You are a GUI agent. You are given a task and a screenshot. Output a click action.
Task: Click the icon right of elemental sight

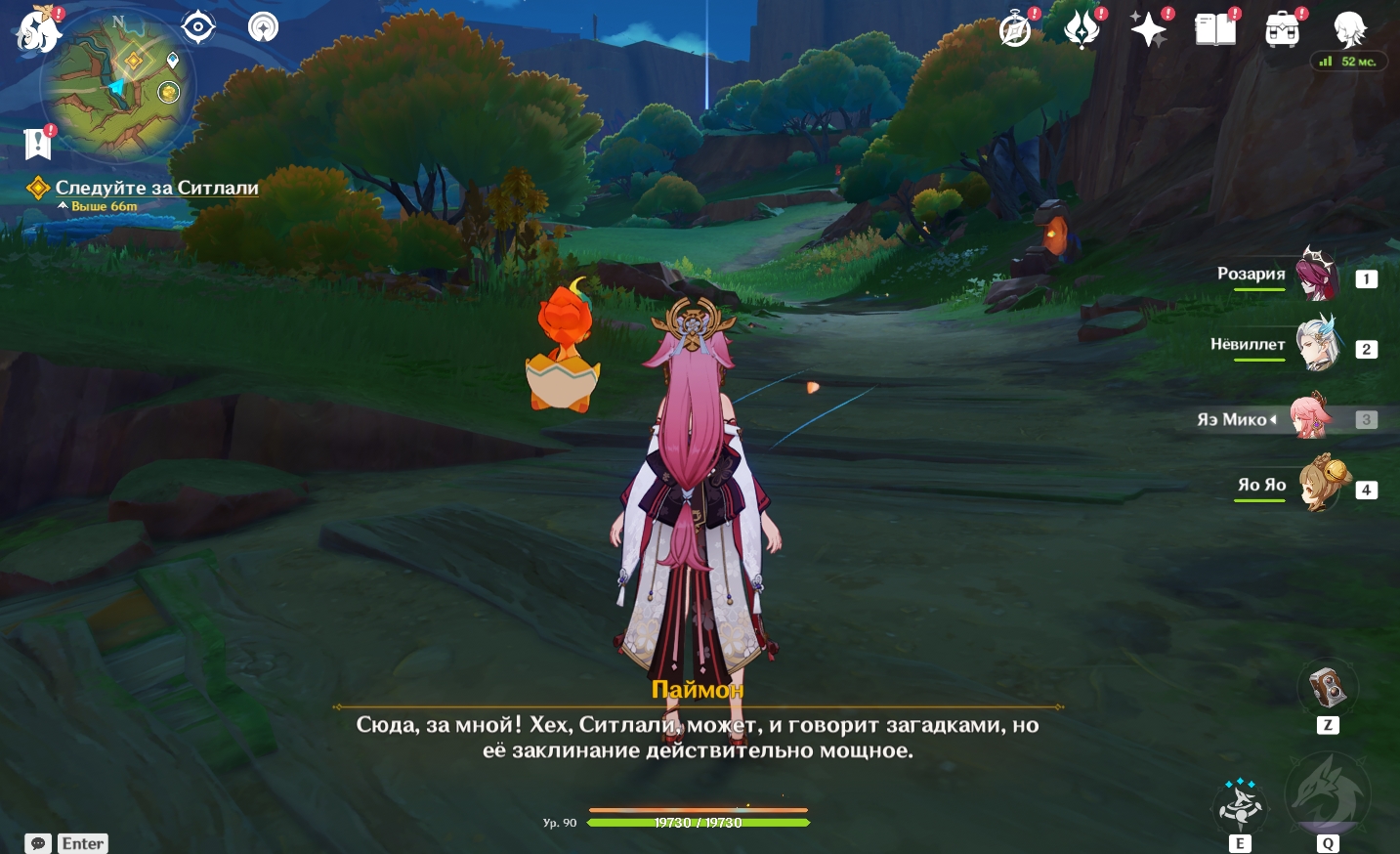pyautogui.click(x=263, y=27)
